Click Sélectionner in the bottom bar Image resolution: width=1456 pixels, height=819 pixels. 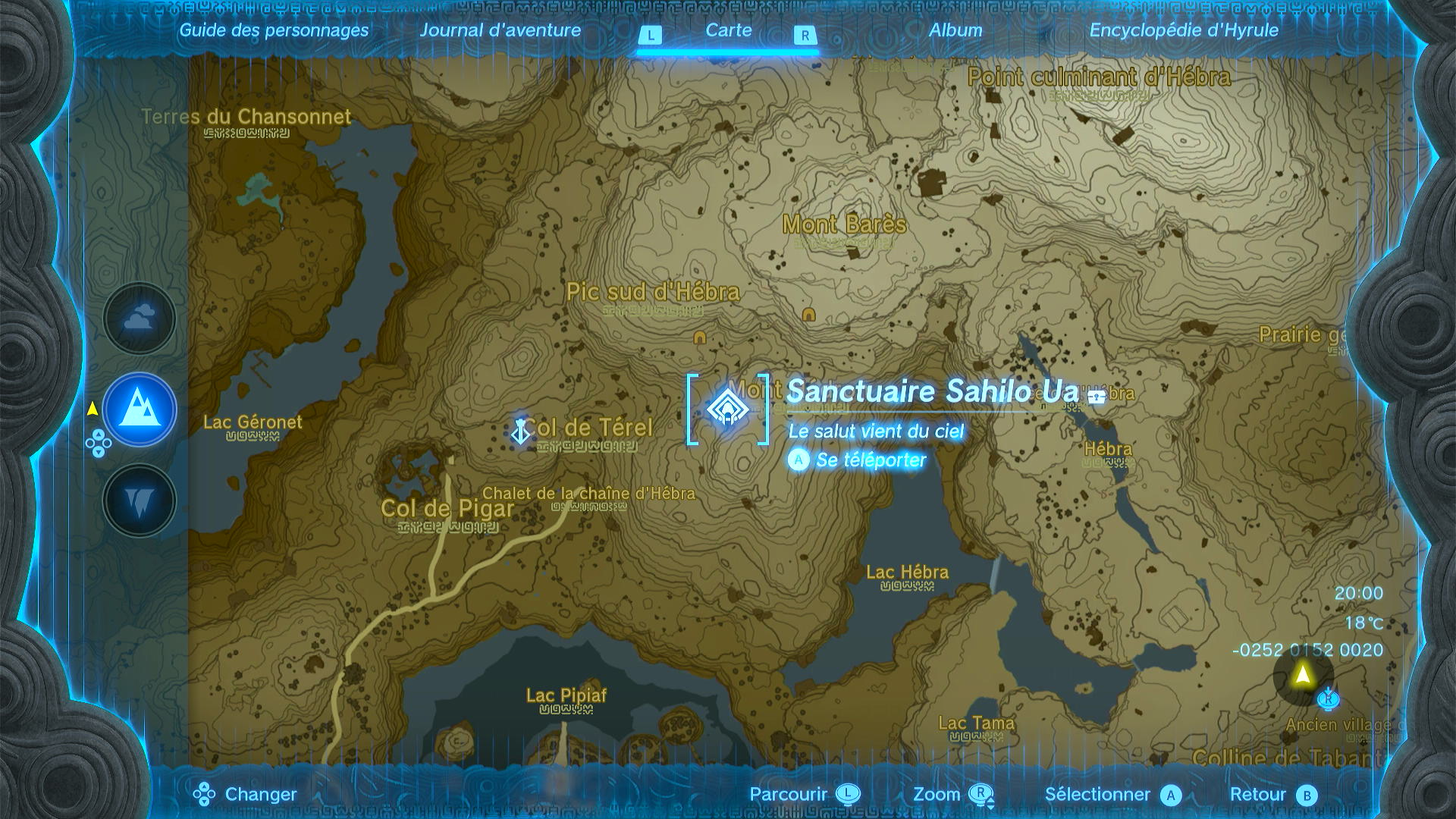1097,795
